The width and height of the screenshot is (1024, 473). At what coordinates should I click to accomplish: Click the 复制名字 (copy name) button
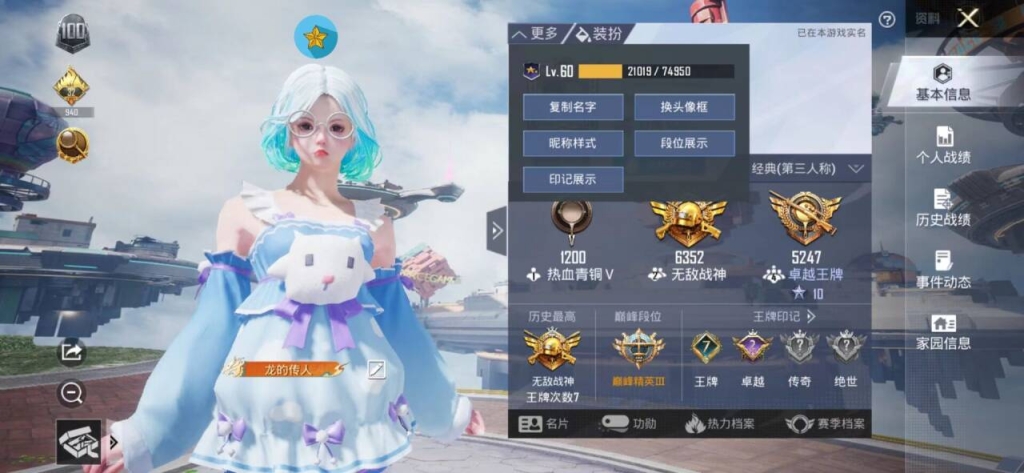pyautogui.click(x=573, y=107)
